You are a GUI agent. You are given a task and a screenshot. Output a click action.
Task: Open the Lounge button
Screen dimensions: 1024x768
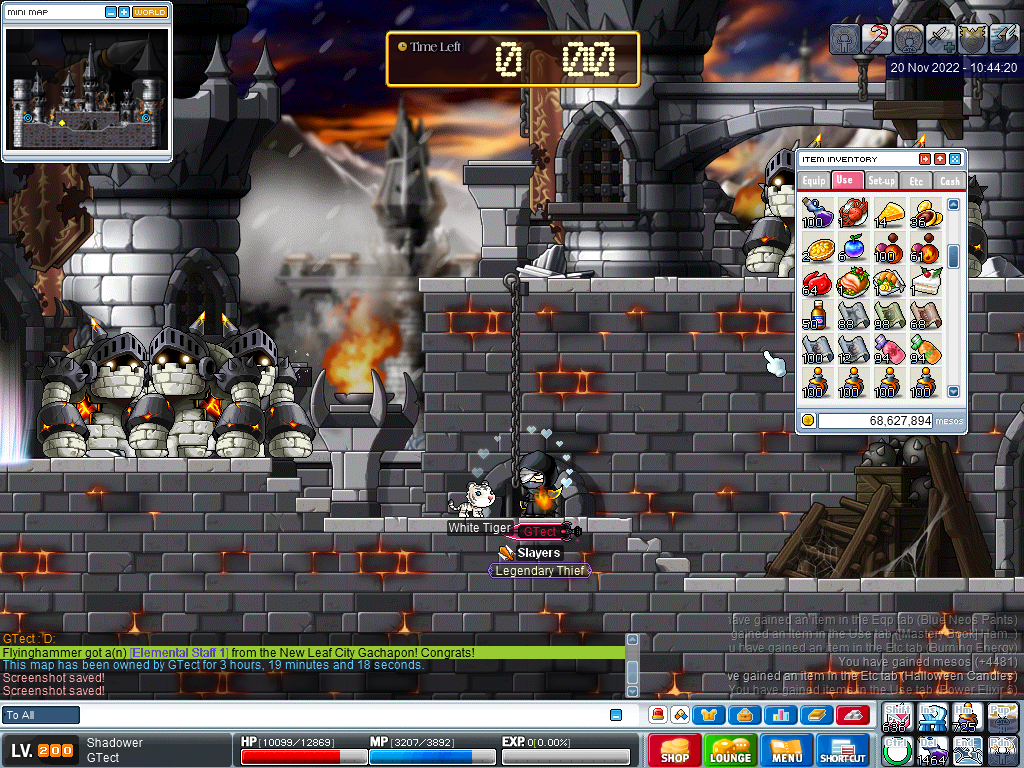pos(730,749)
